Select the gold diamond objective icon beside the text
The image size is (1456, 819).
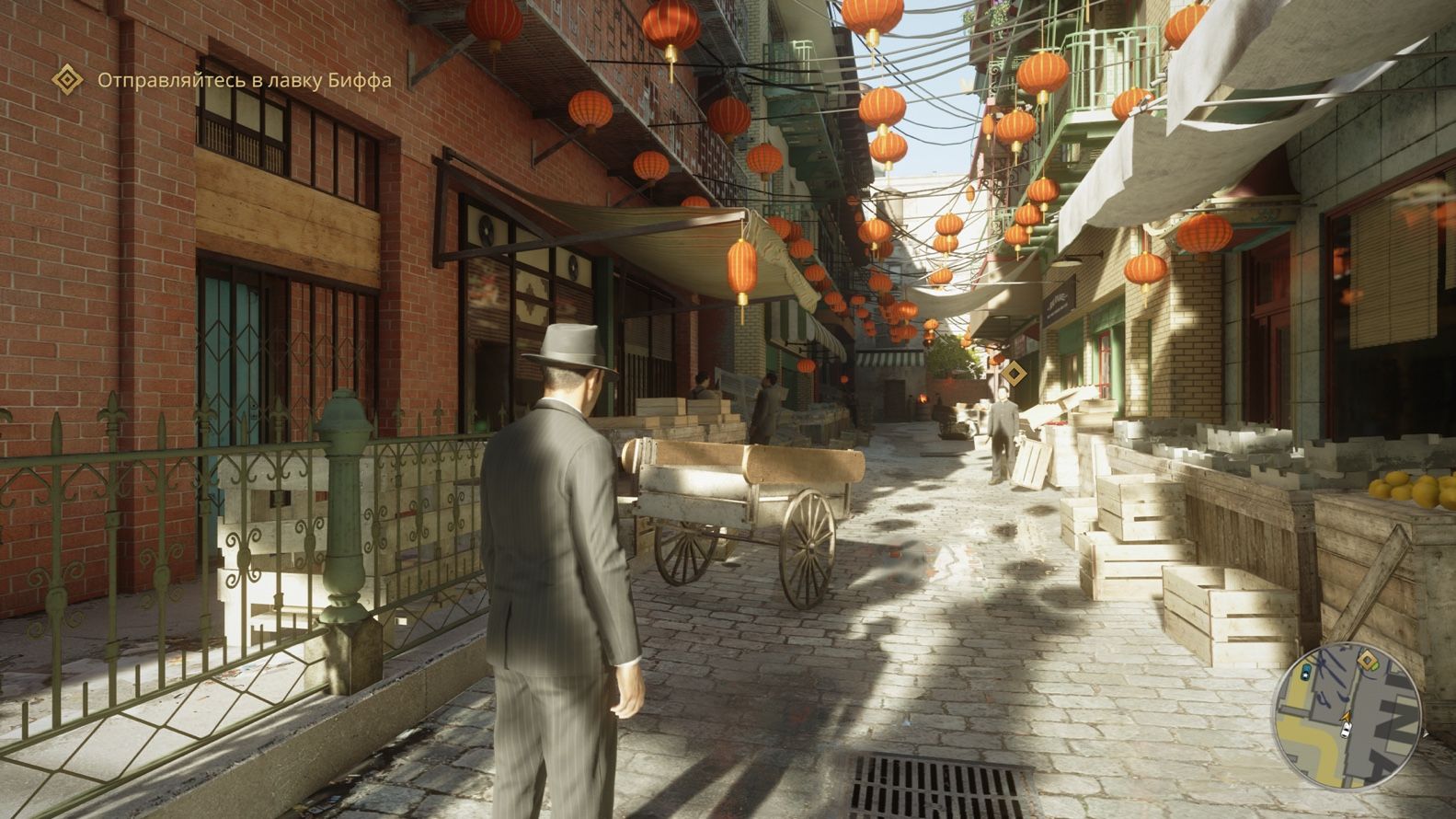[x=67, y=79]
